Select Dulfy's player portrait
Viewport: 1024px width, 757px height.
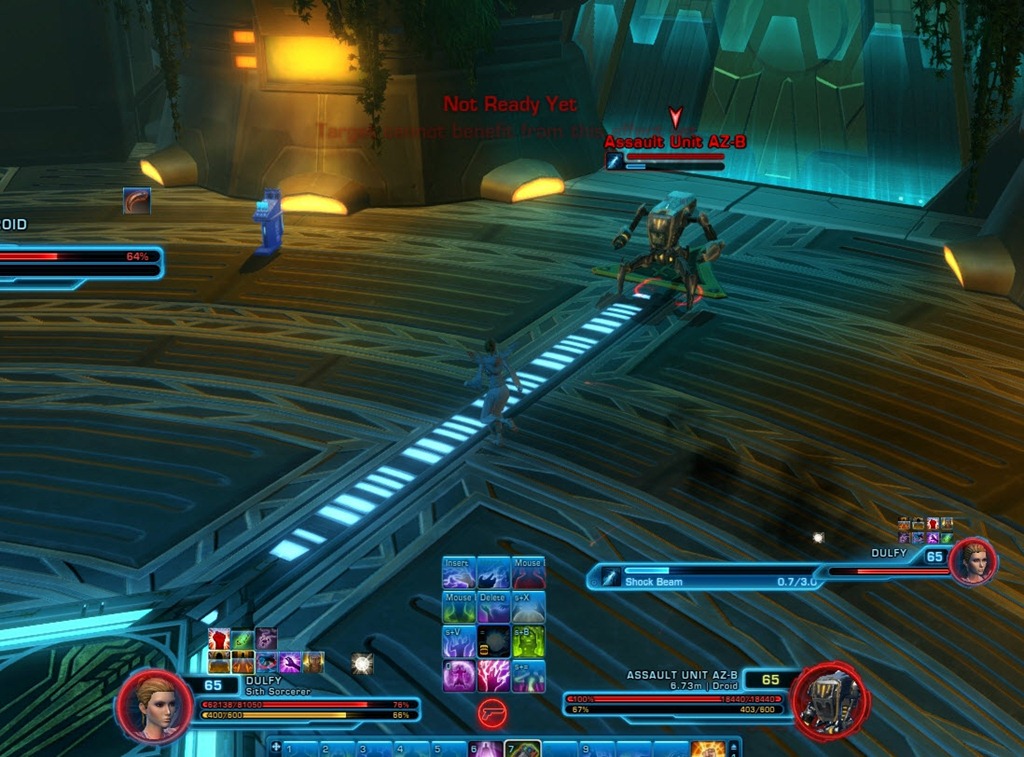tap(155, 705)
